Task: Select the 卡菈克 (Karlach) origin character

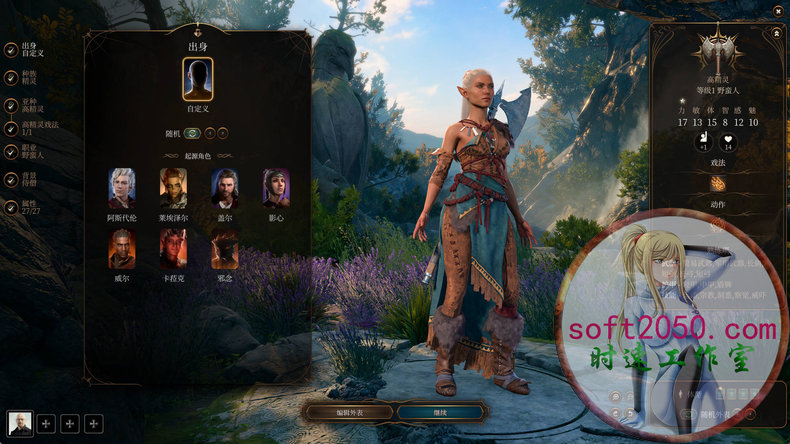Action: (x=173, y=249)
